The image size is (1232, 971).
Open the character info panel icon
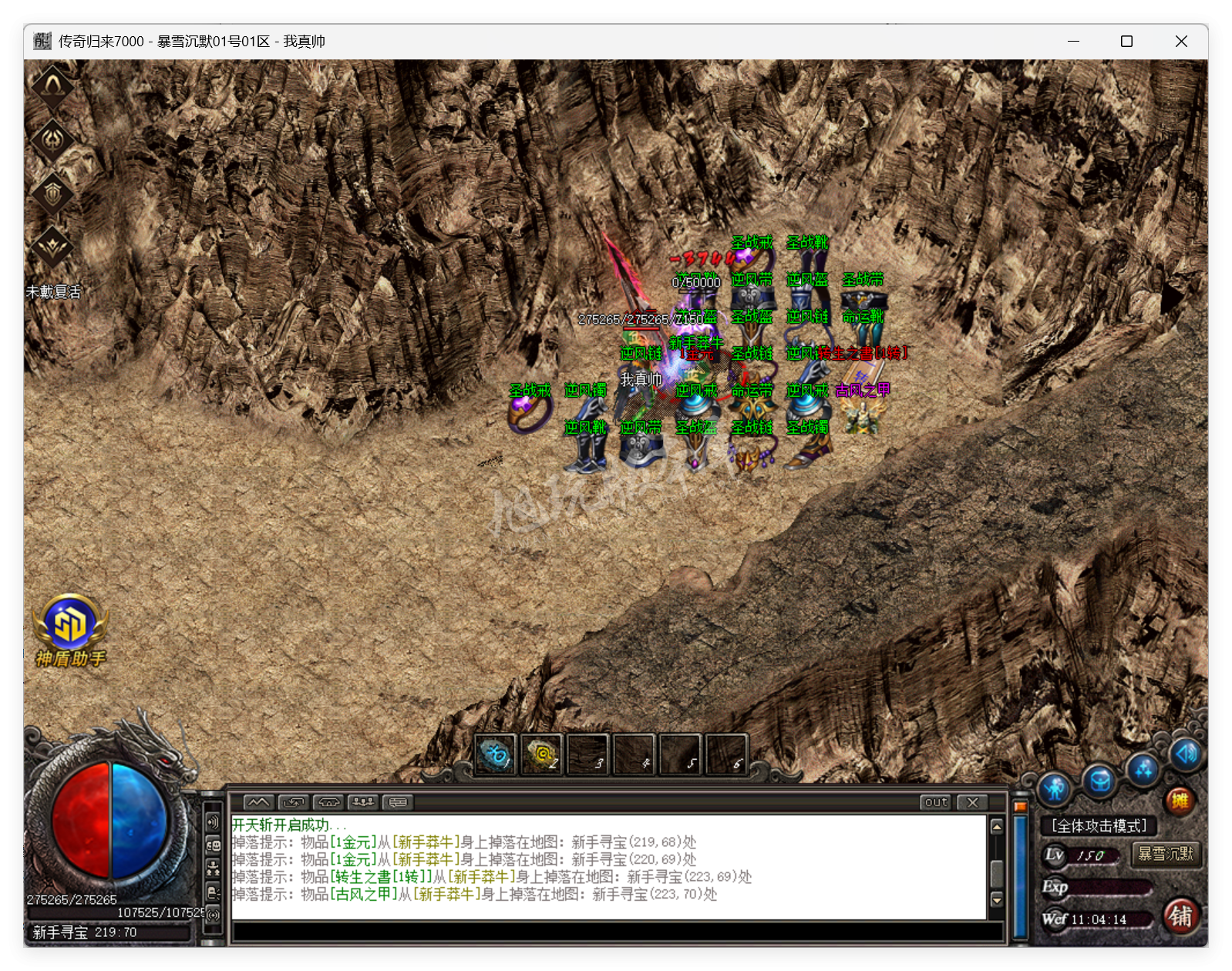1056,787
